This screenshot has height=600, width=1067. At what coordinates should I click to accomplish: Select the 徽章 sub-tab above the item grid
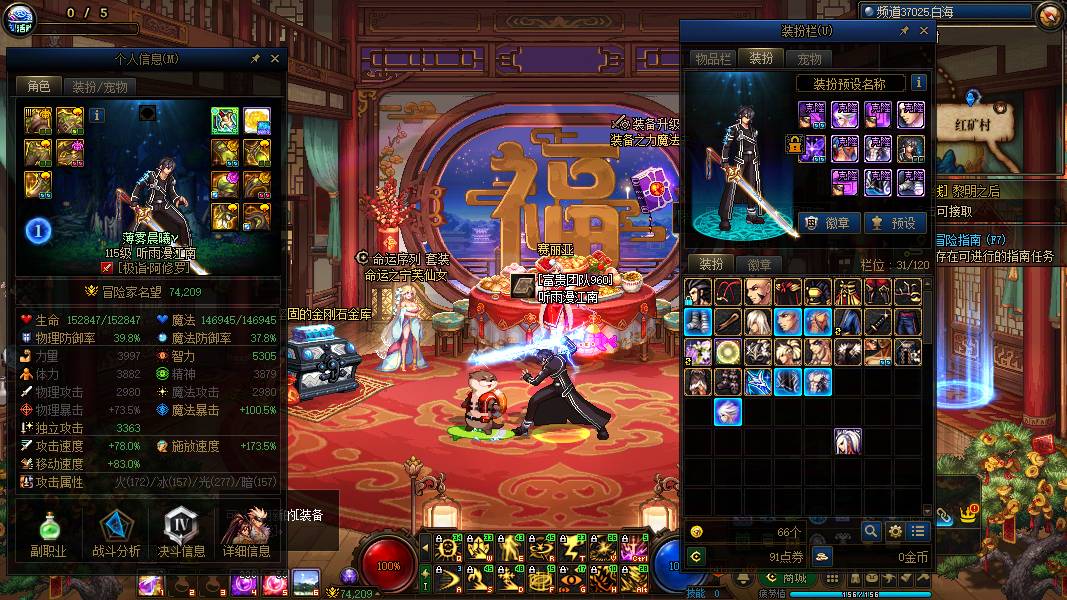click(759, 264)
